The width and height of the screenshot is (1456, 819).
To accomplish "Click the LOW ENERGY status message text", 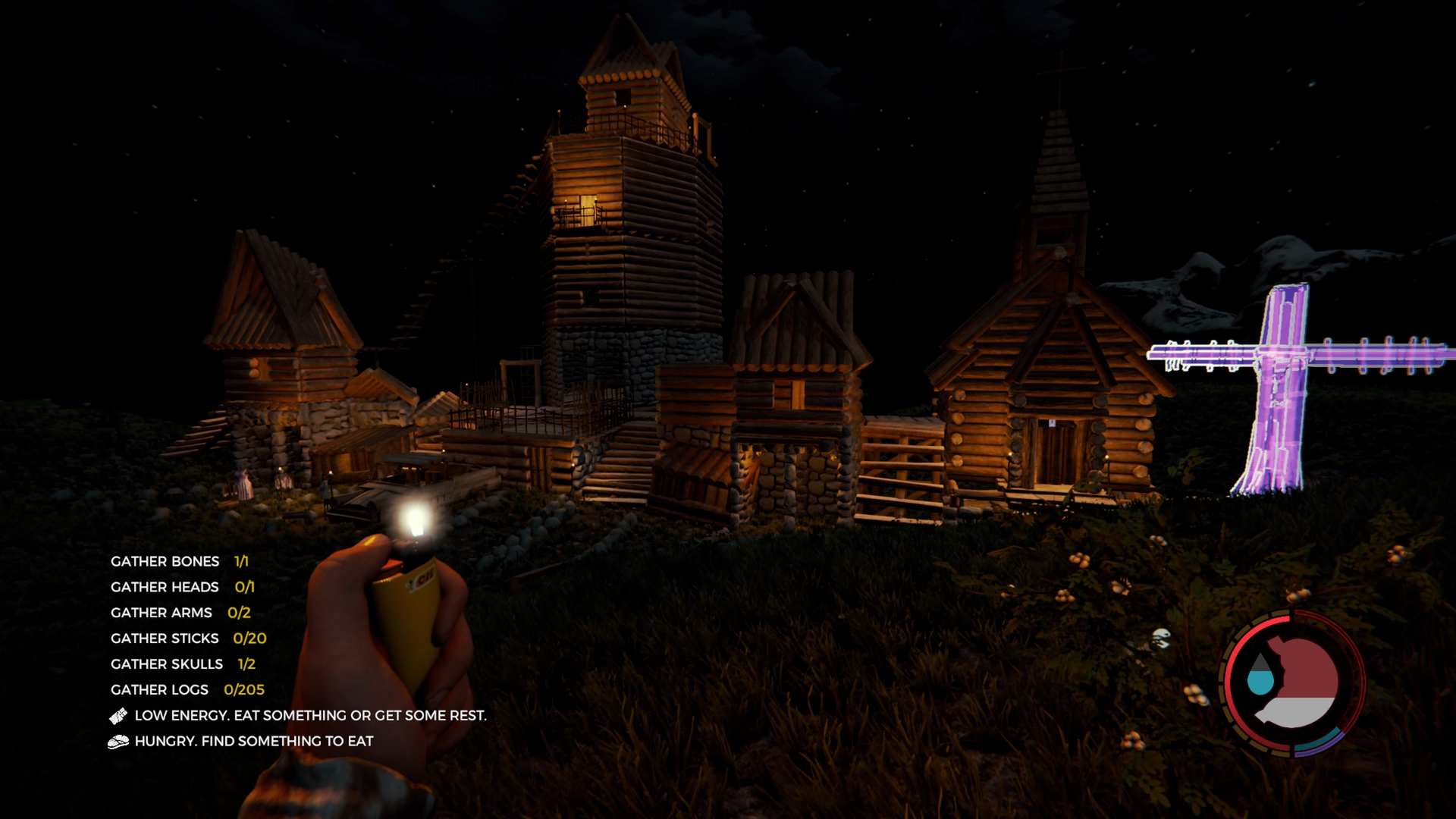I will pyautogui.click(x=310, y=714).
